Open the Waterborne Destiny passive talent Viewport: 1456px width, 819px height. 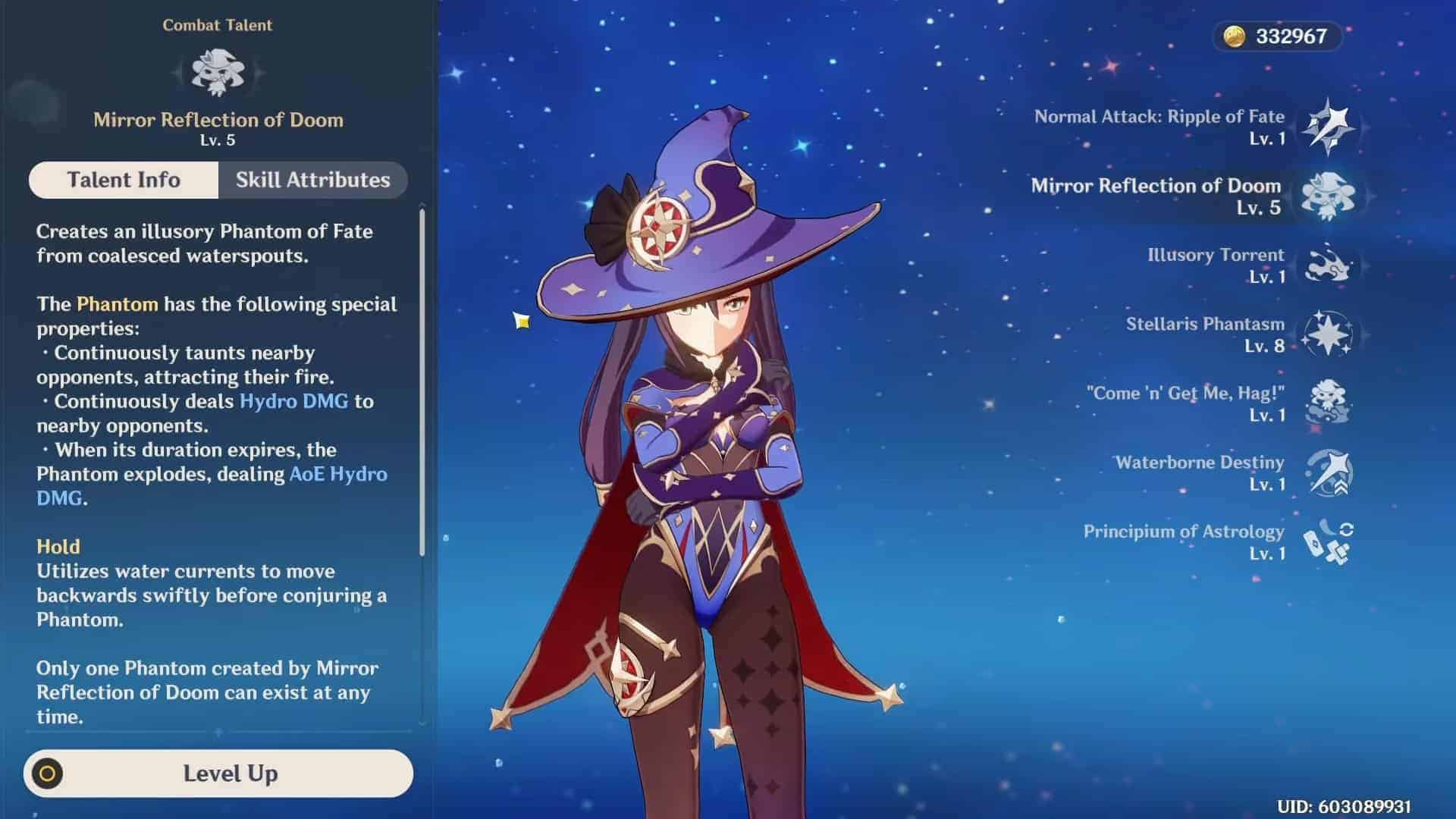pyautogui.click(x=1328, y=472)
